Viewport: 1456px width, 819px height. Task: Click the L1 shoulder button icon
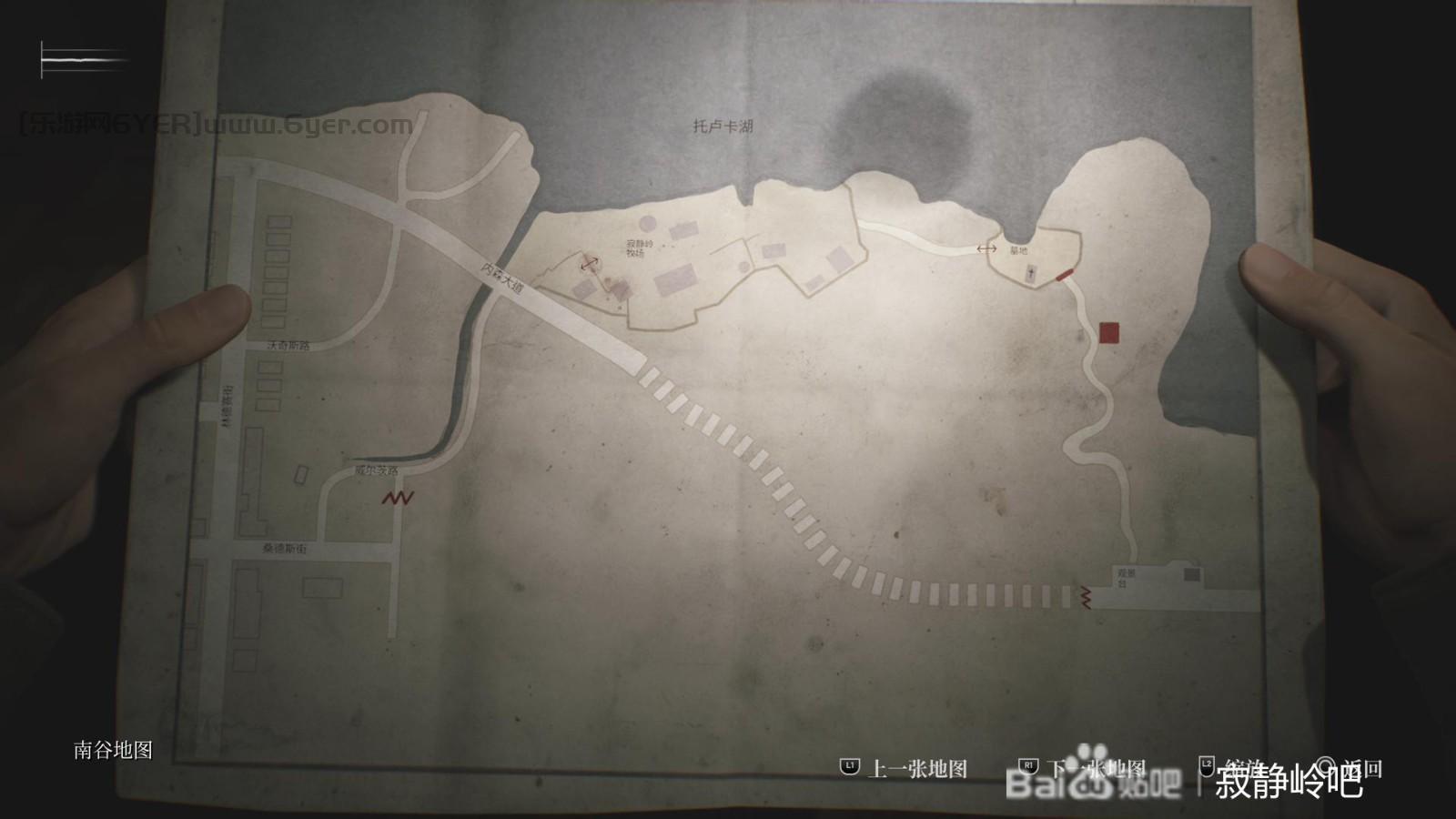[x=849, y=767]
